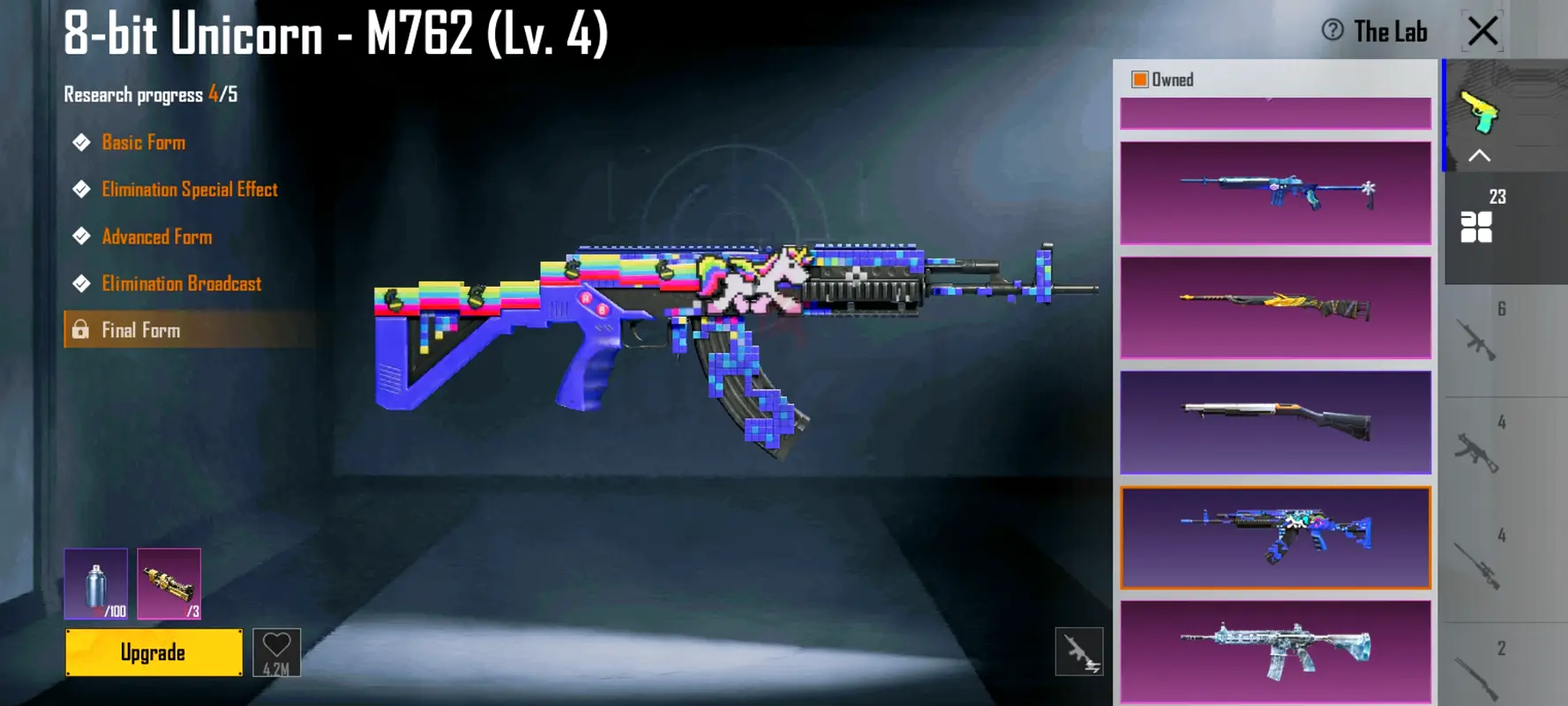1568x706 pixels.
Task: Select the orange-accented shotgun skin thumbnail
Action: pyautogui.click(x=1275, y=422)
